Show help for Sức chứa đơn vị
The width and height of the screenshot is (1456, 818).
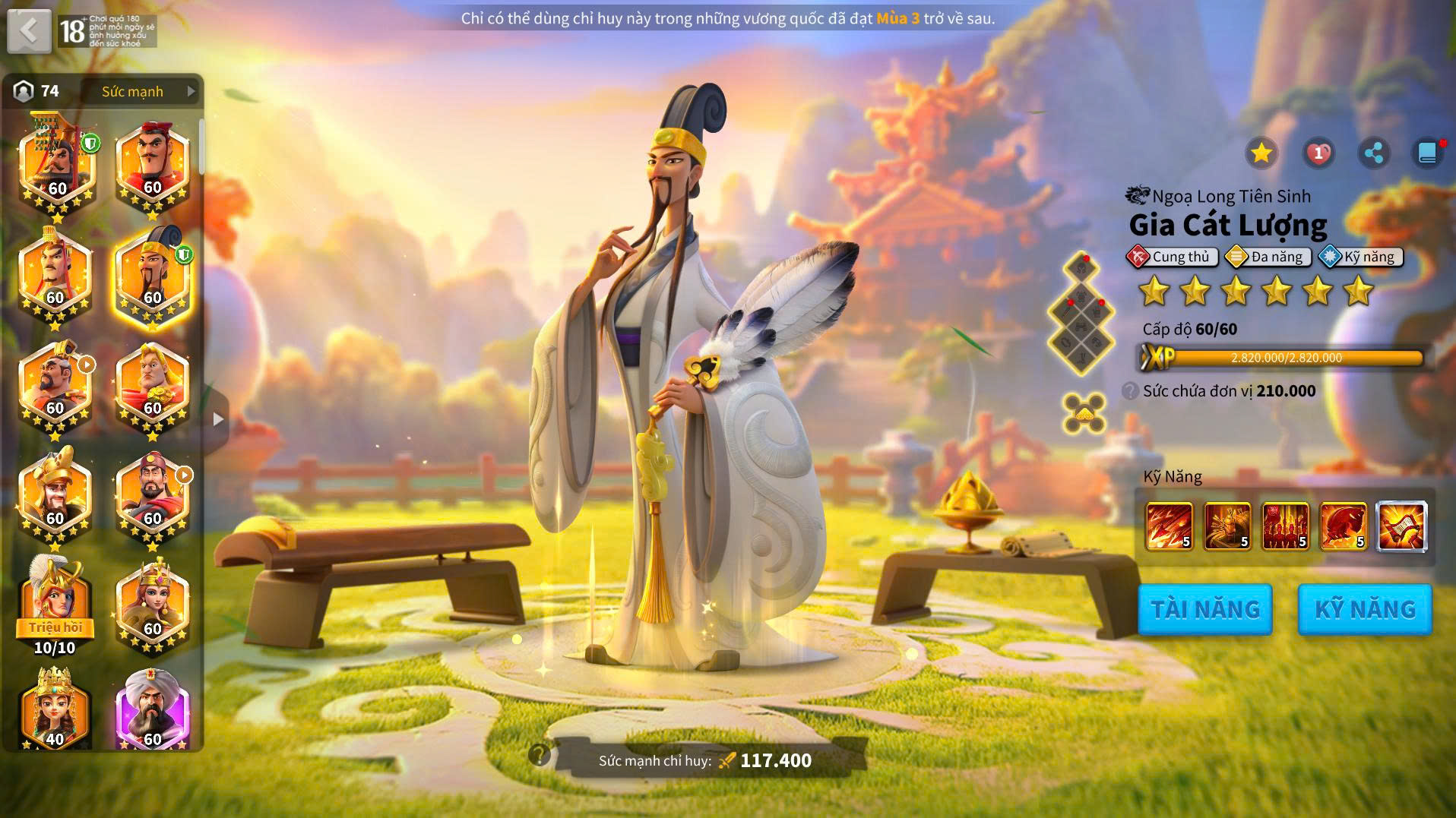1130,391
